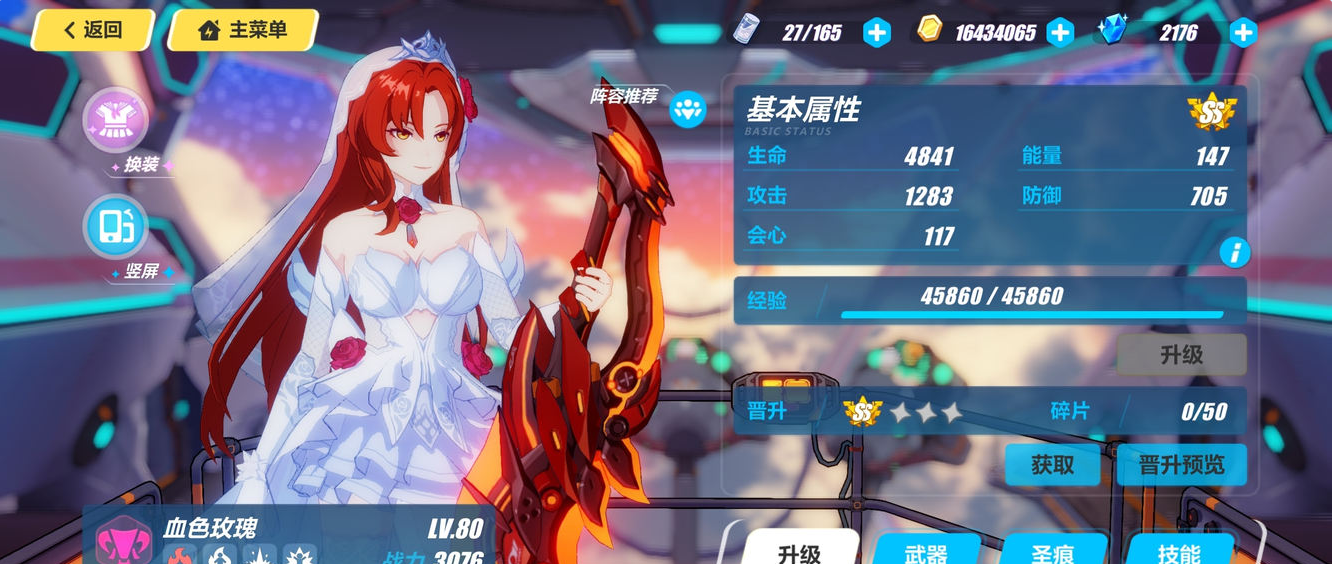Add gold coins with the plus button
The image size is (1332, 564).
pos(1060,33)
